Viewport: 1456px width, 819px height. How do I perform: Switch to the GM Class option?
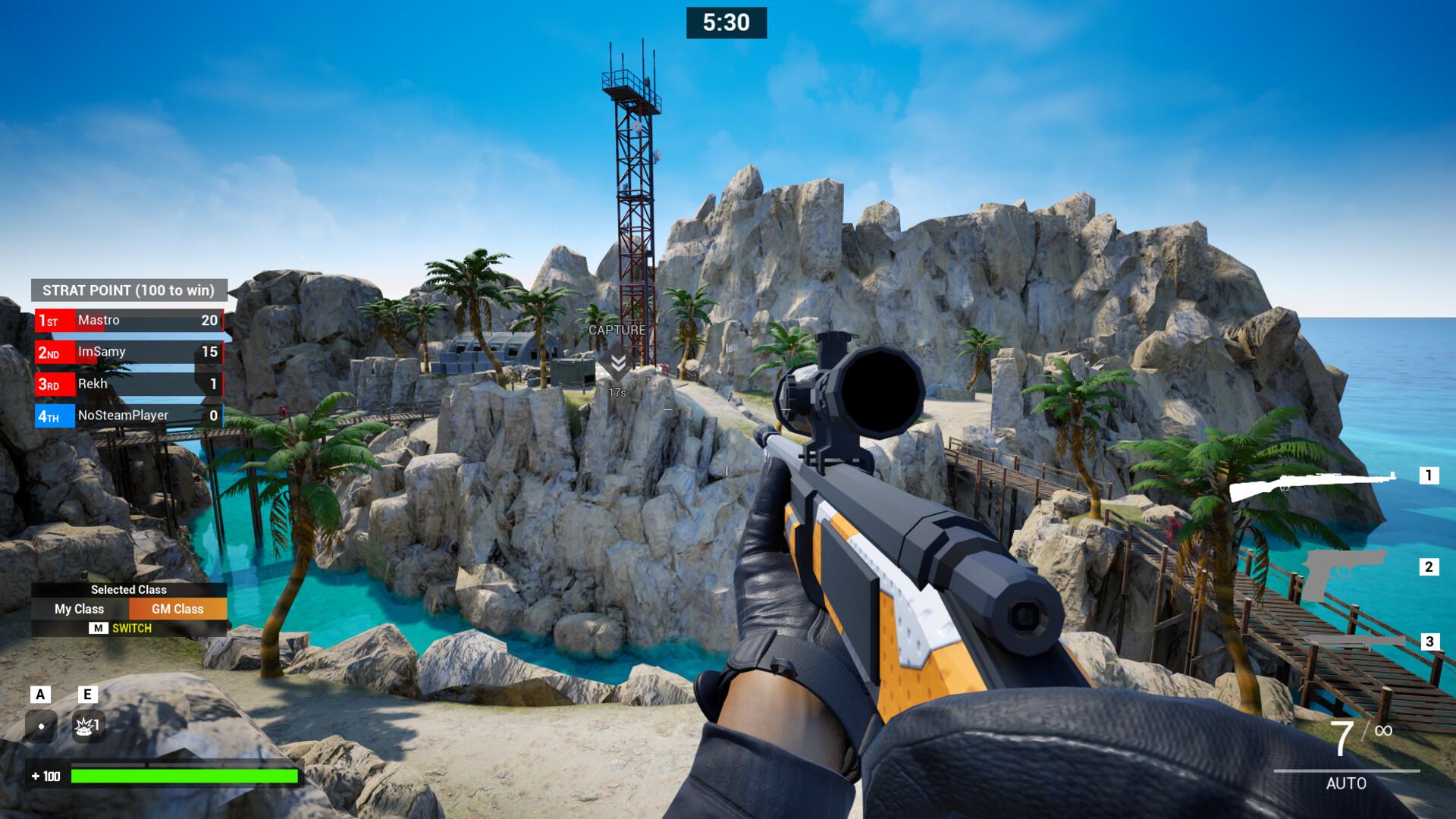[x=177, y=609]
